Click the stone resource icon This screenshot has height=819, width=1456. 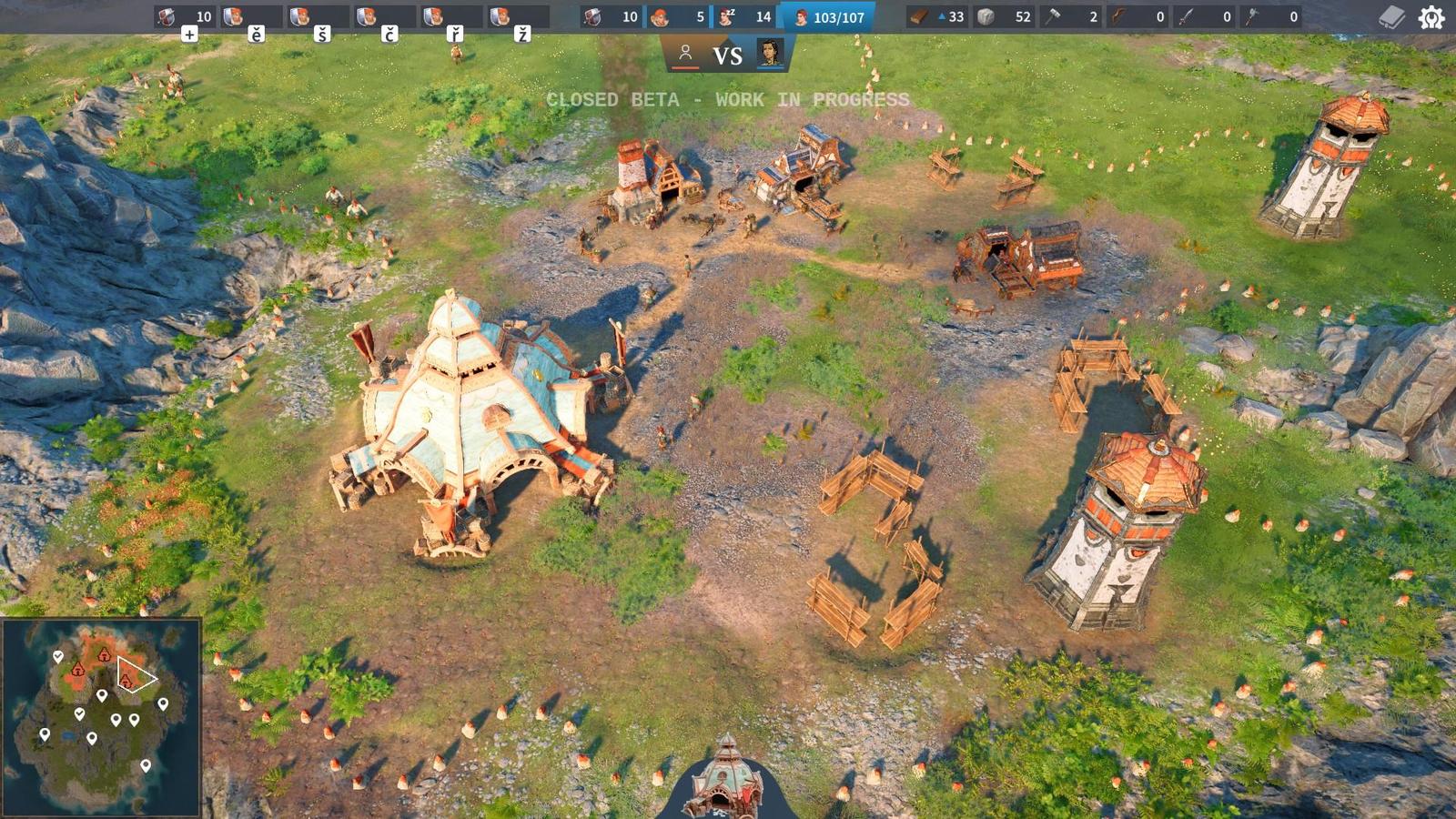click(x=986, y=15)
